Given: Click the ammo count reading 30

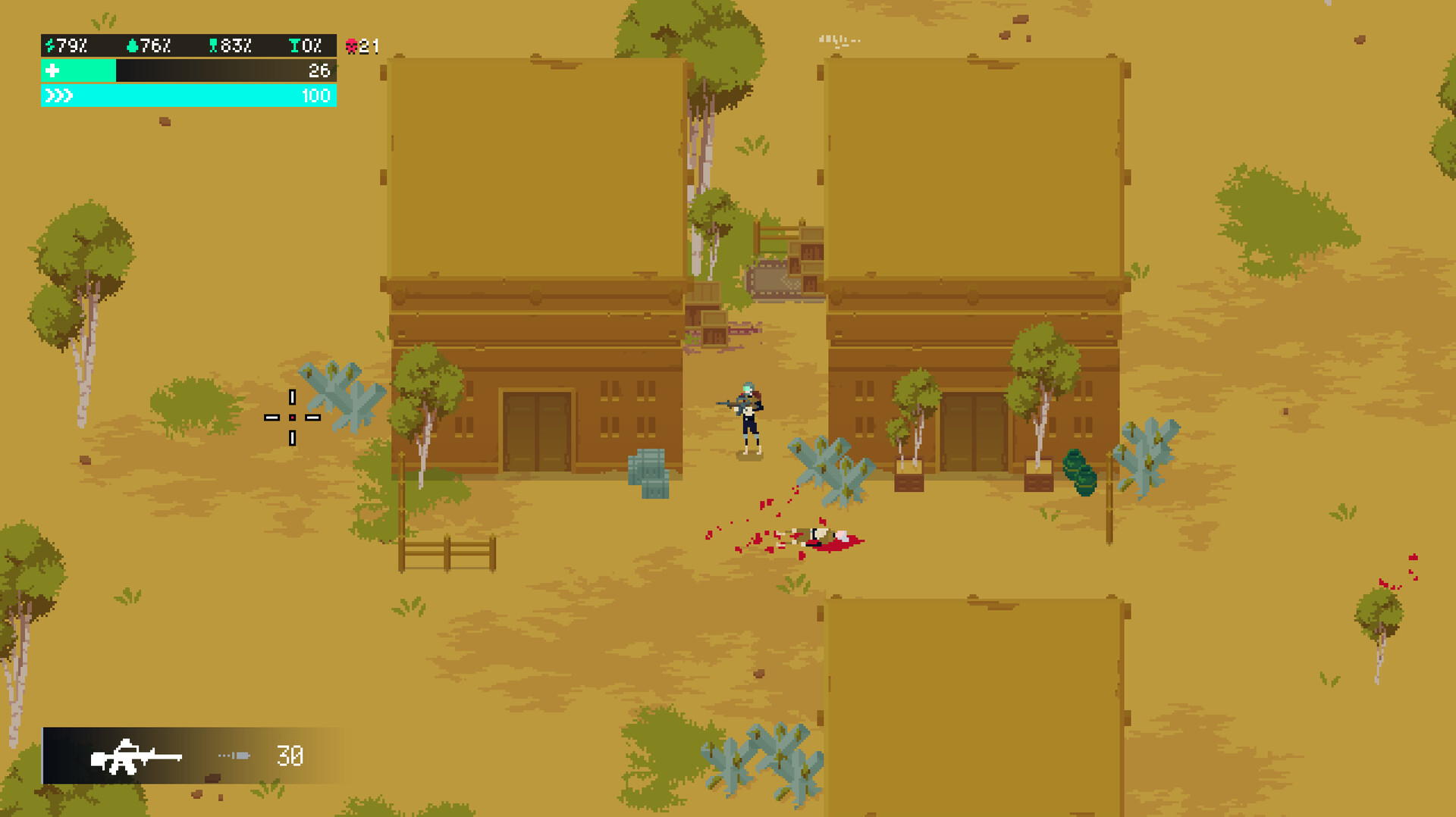Looking at the screenshot, I should (x=288, y=756).
